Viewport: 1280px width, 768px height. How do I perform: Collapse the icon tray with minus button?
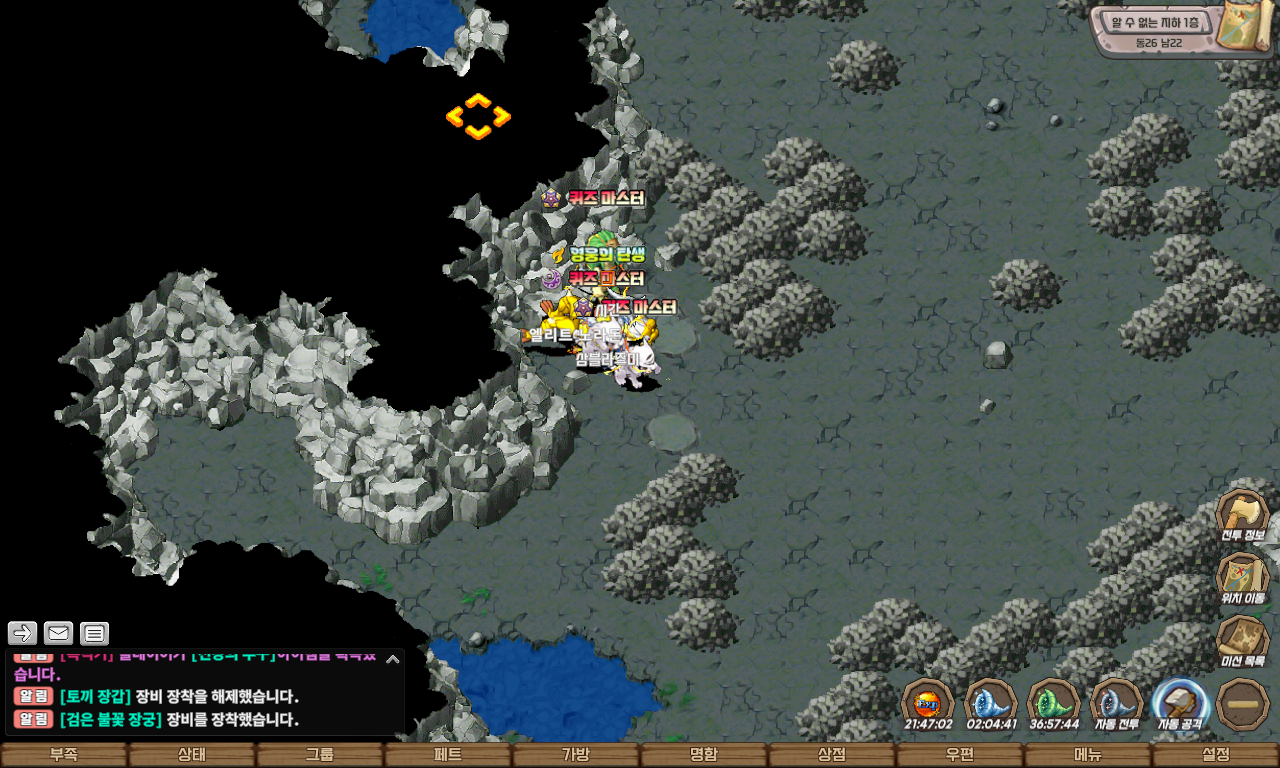click(x=1243, y=704)
